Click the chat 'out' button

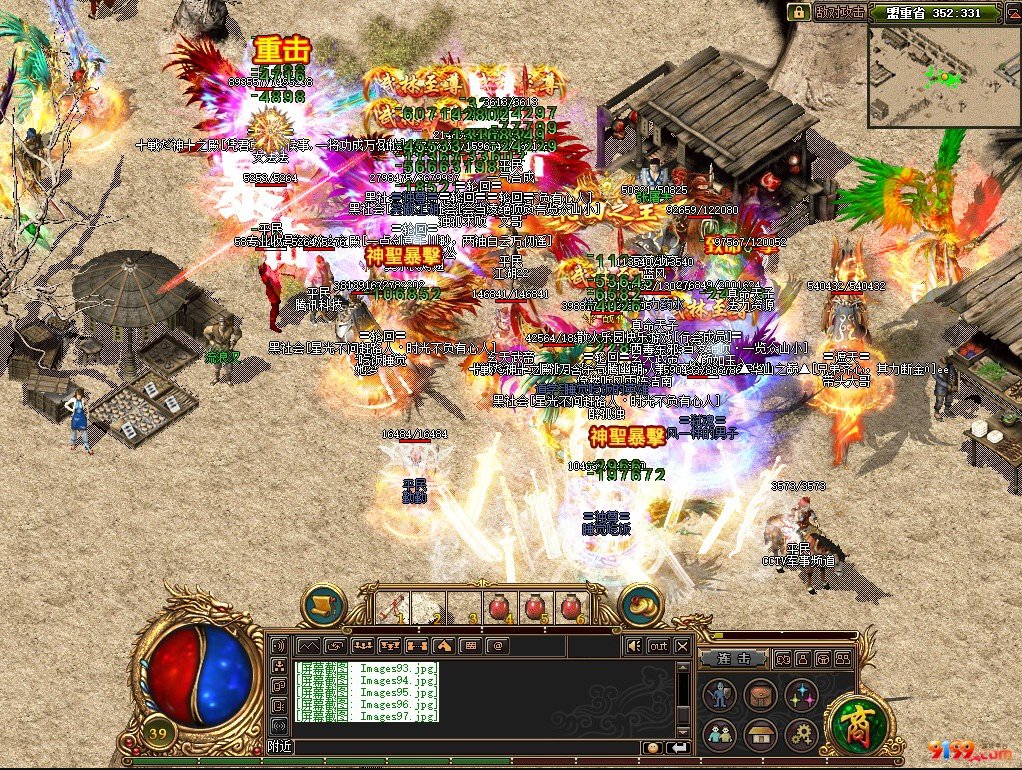658,646
